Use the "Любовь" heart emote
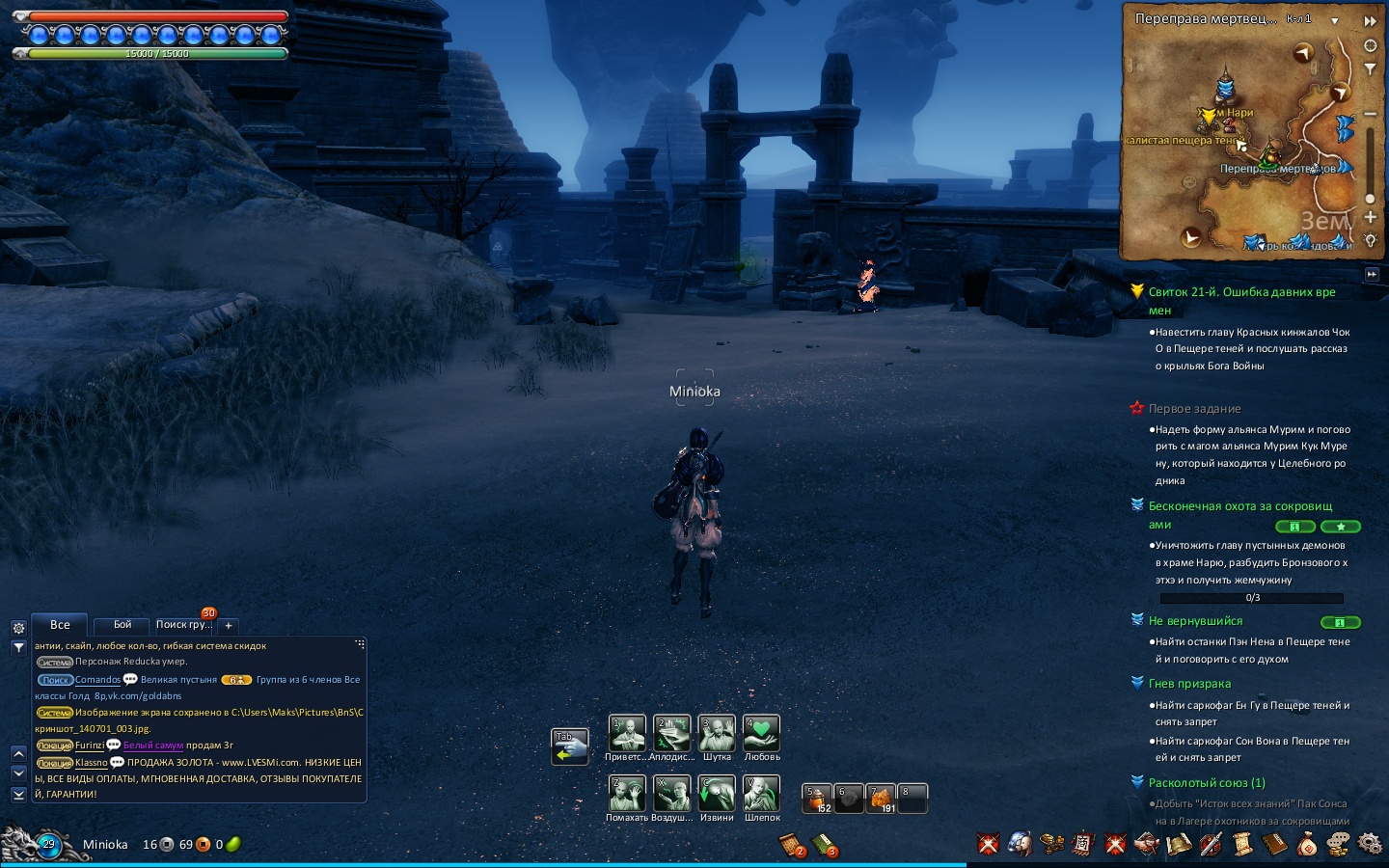Viewport: 1389px width, 868px height. coord(761,734)
